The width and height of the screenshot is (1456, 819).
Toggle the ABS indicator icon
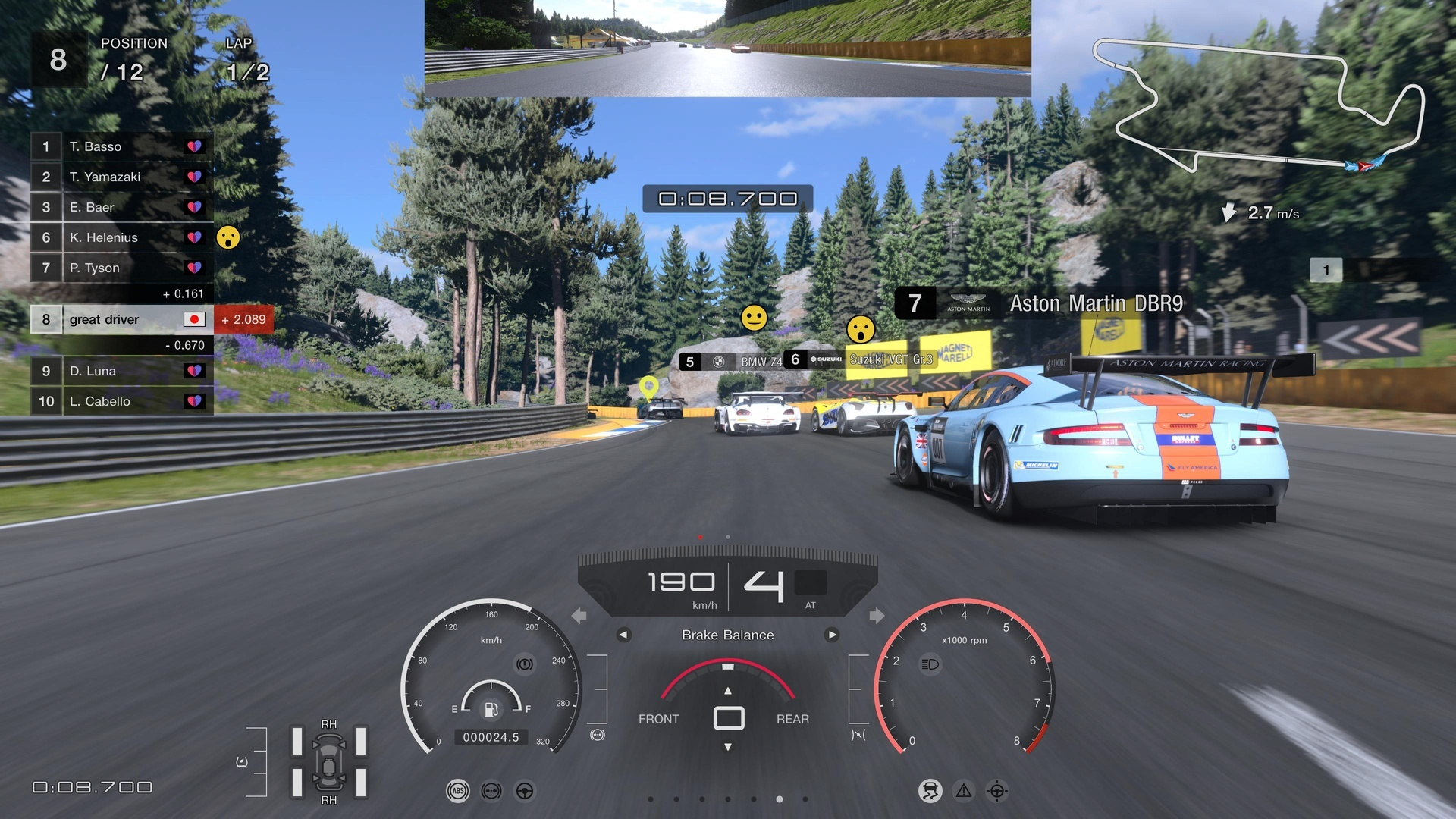point(458,791)
